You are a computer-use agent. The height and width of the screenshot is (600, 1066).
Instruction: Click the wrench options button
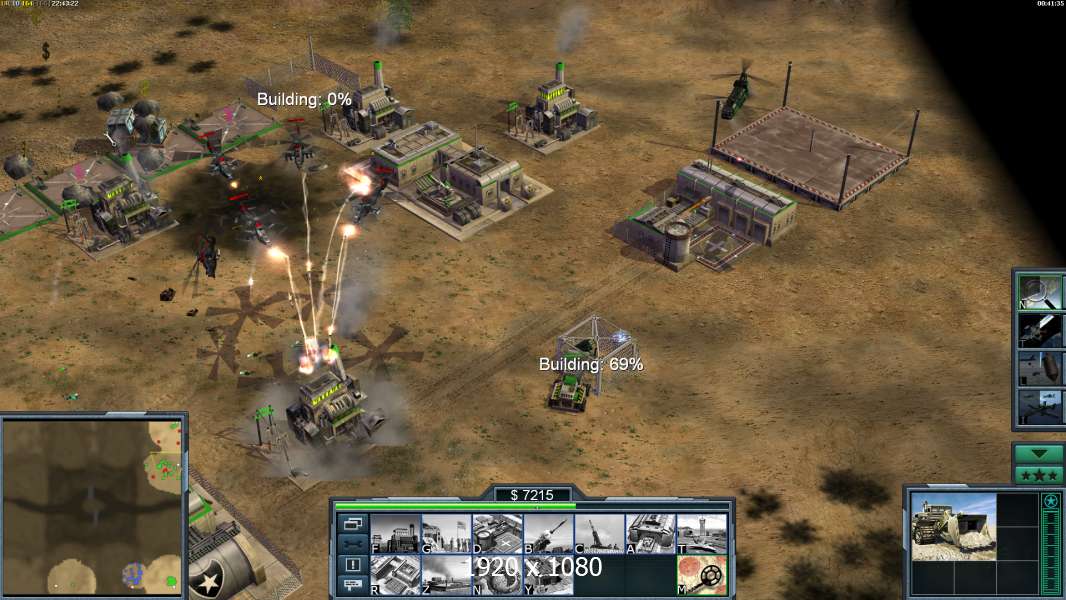353,544
